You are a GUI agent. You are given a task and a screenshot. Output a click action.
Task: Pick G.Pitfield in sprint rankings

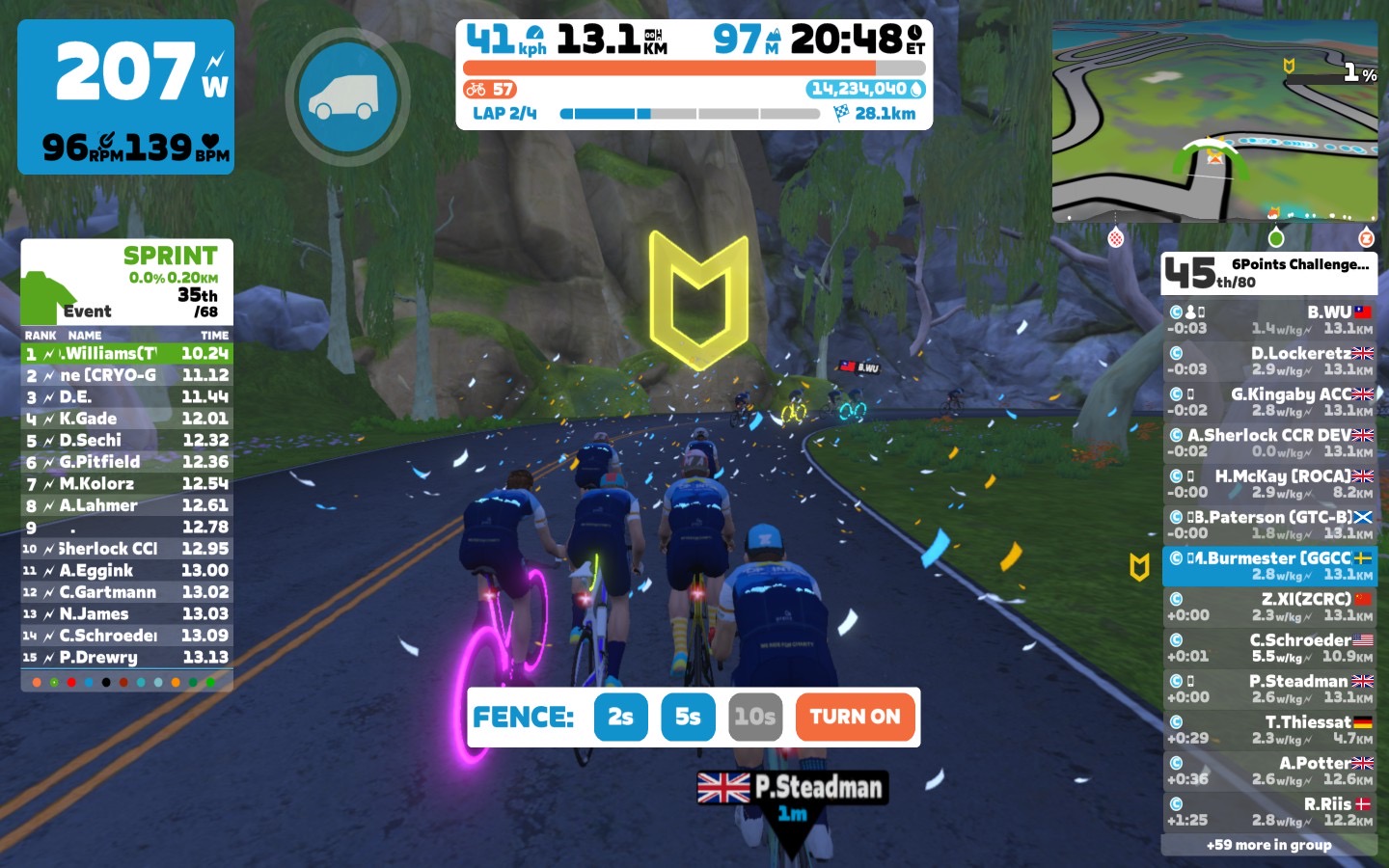(x=126, y=462)
